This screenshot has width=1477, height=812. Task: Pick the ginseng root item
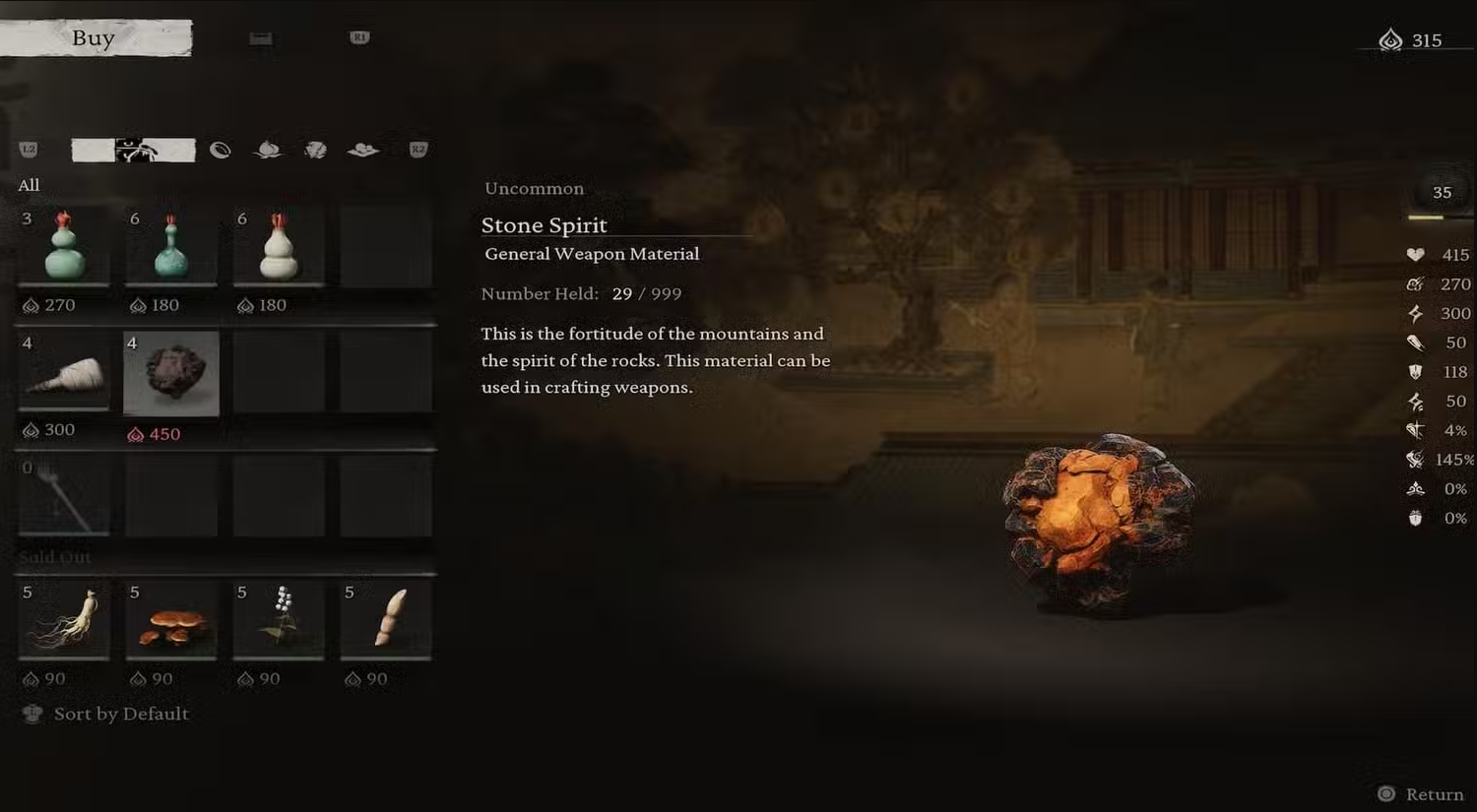(x=65, y=620)
